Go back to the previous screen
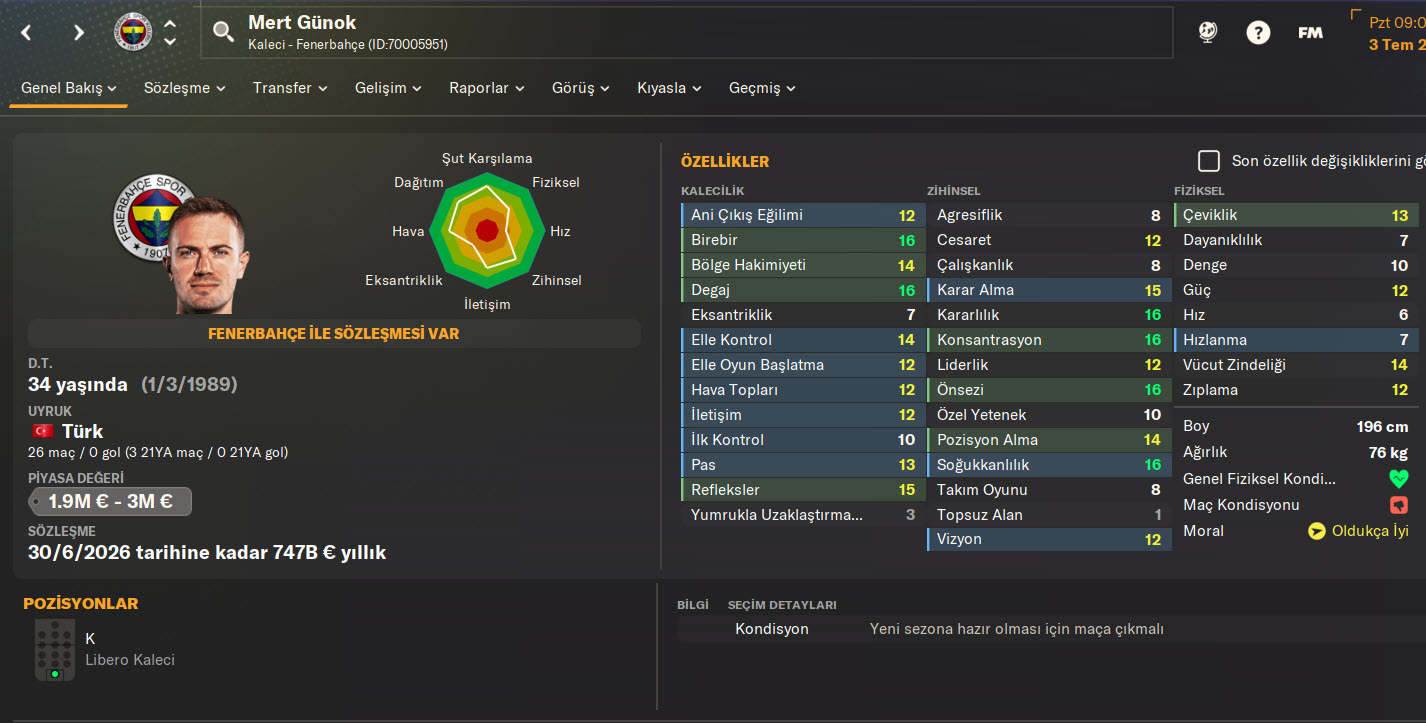1426x723 pixels. pyautogui.click(x=27, y=33)
